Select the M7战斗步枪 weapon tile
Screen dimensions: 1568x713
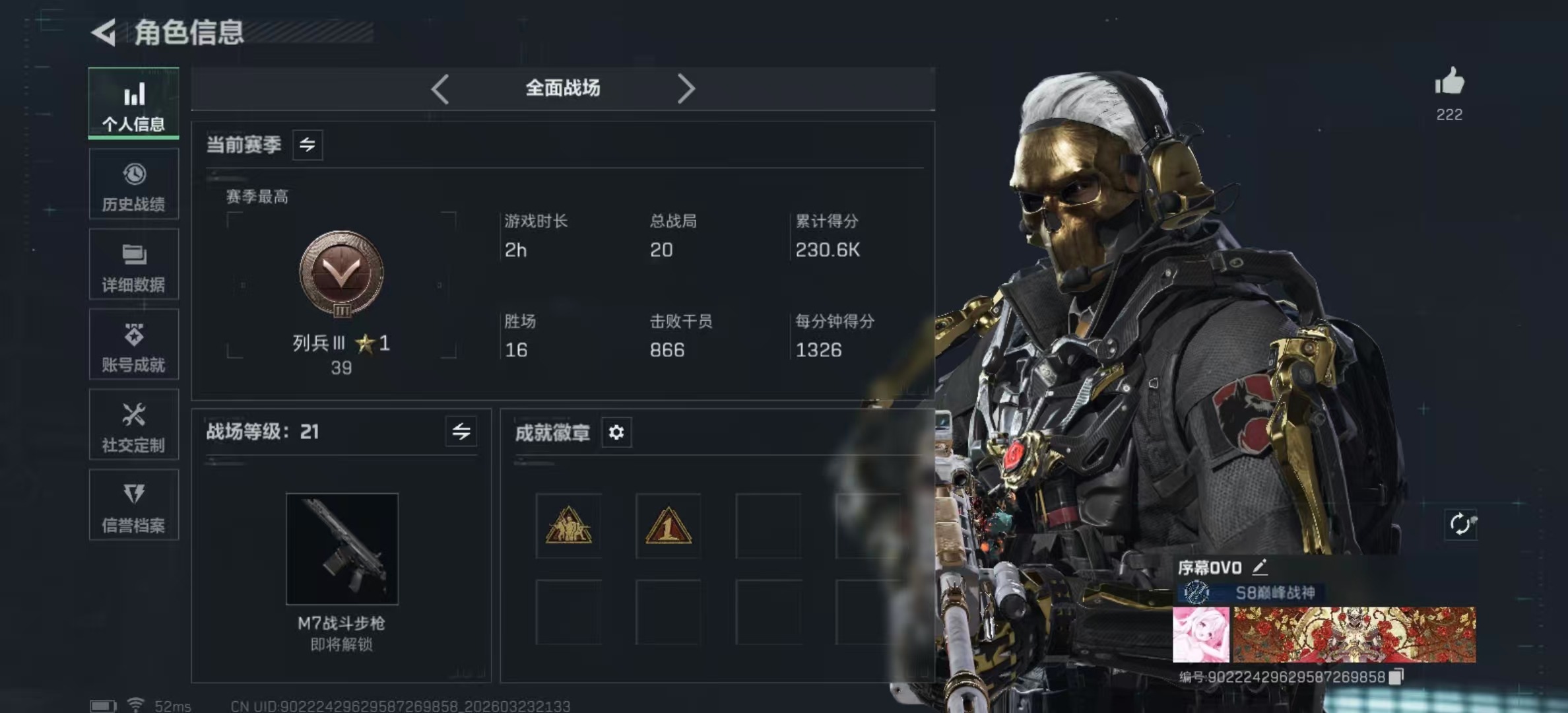(342, 549)
